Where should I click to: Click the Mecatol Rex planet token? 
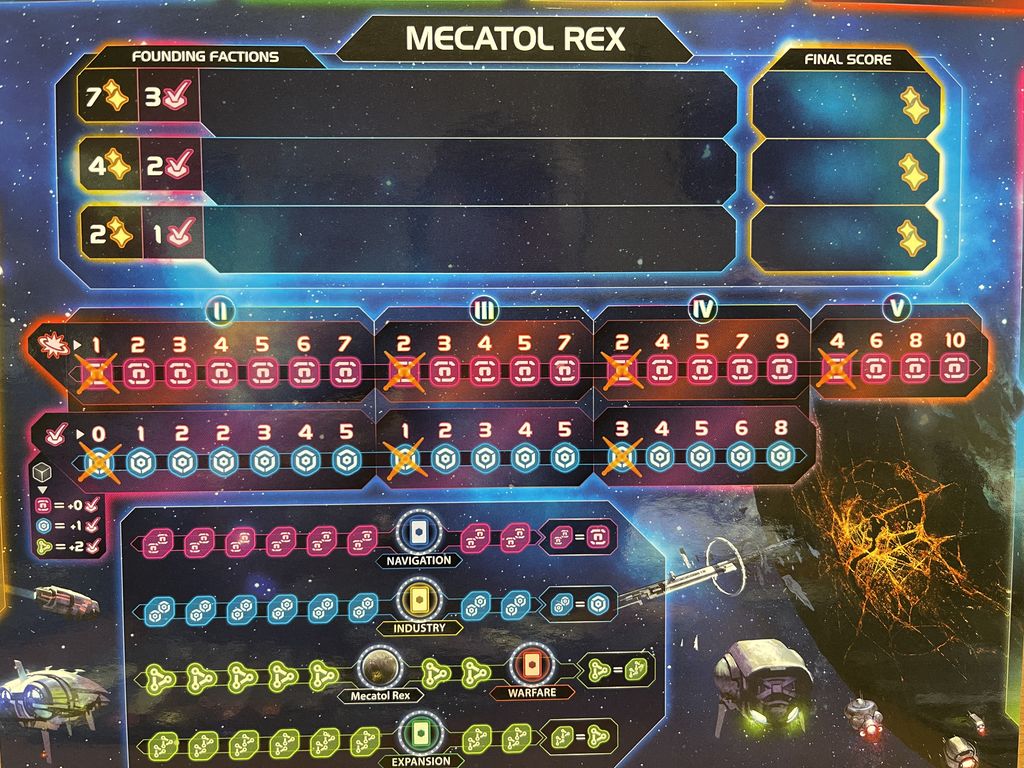(378, 666)
